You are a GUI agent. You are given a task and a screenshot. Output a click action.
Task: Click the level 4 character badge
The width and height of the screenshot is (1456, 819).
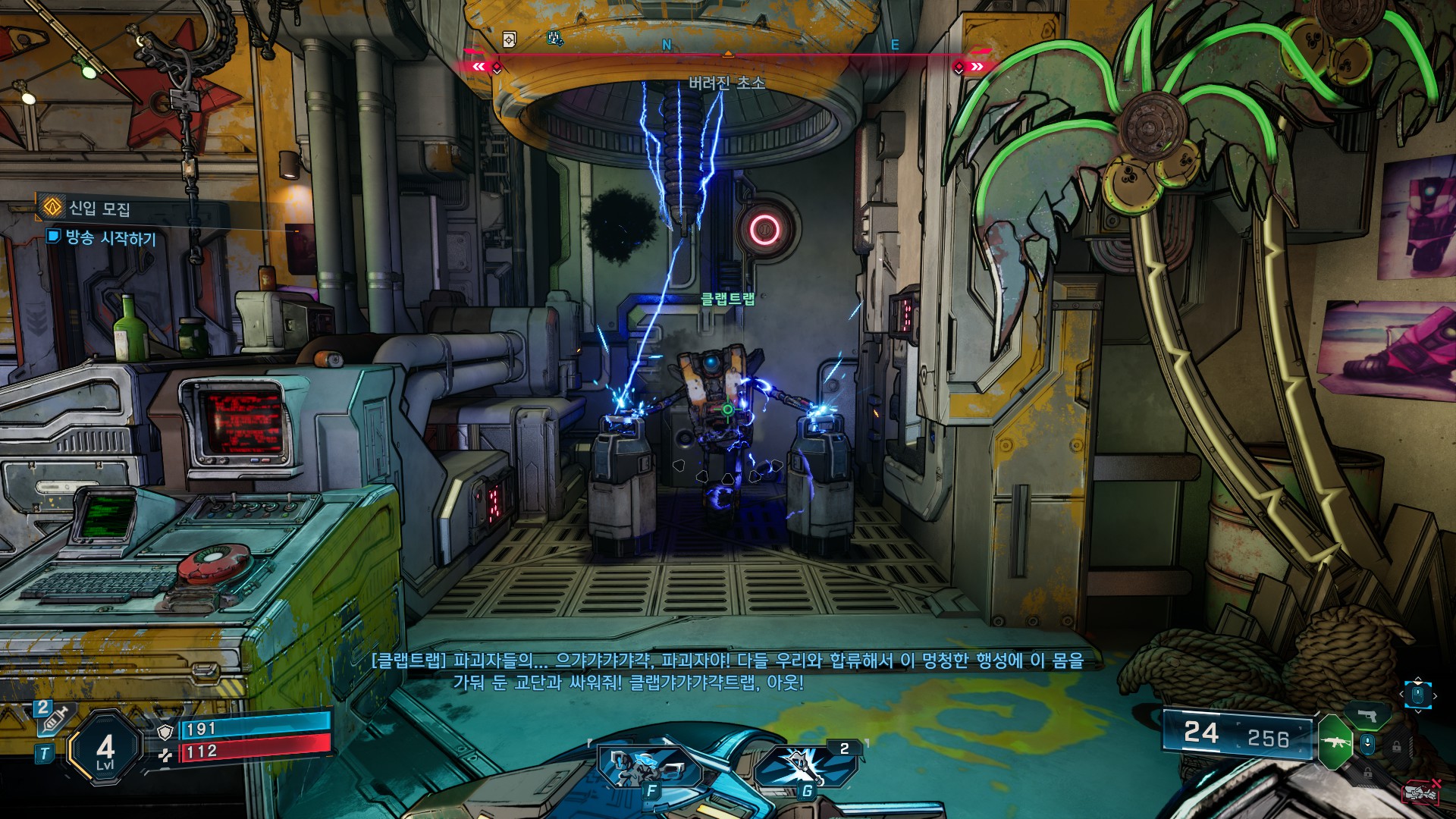click(x=105, y=749)
